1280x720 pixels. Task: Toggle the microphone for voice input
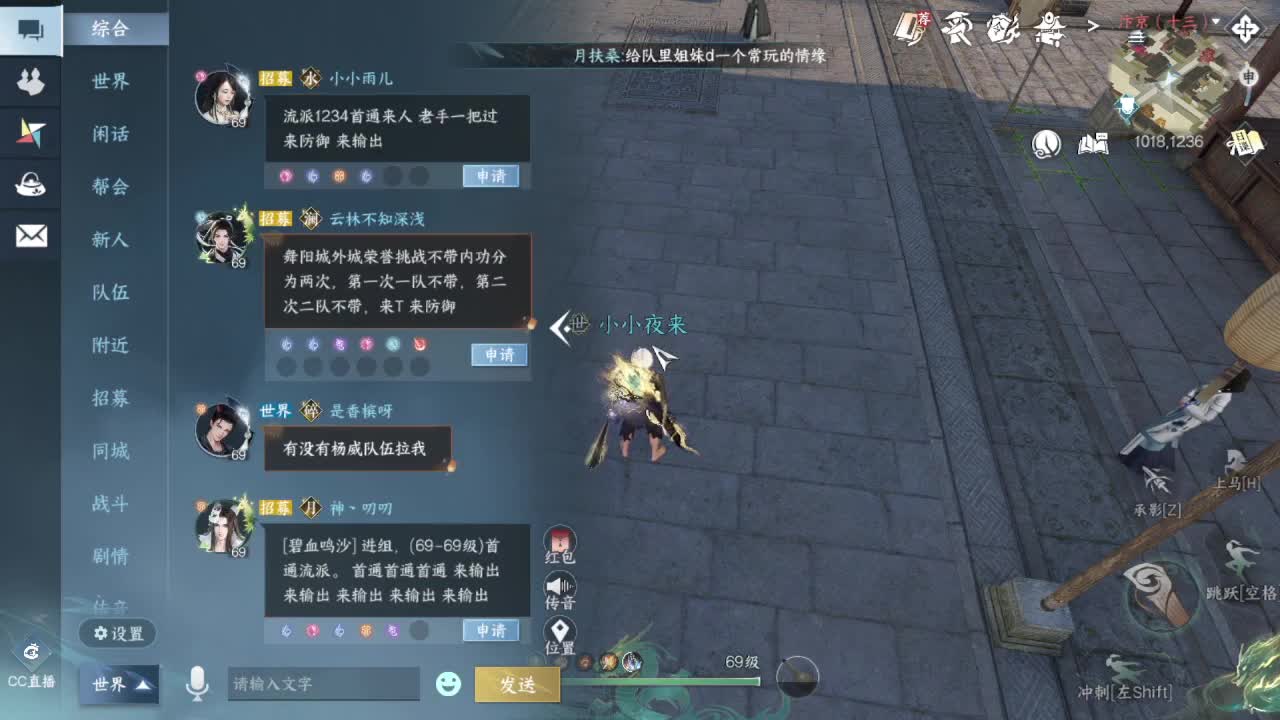point(200,684)
